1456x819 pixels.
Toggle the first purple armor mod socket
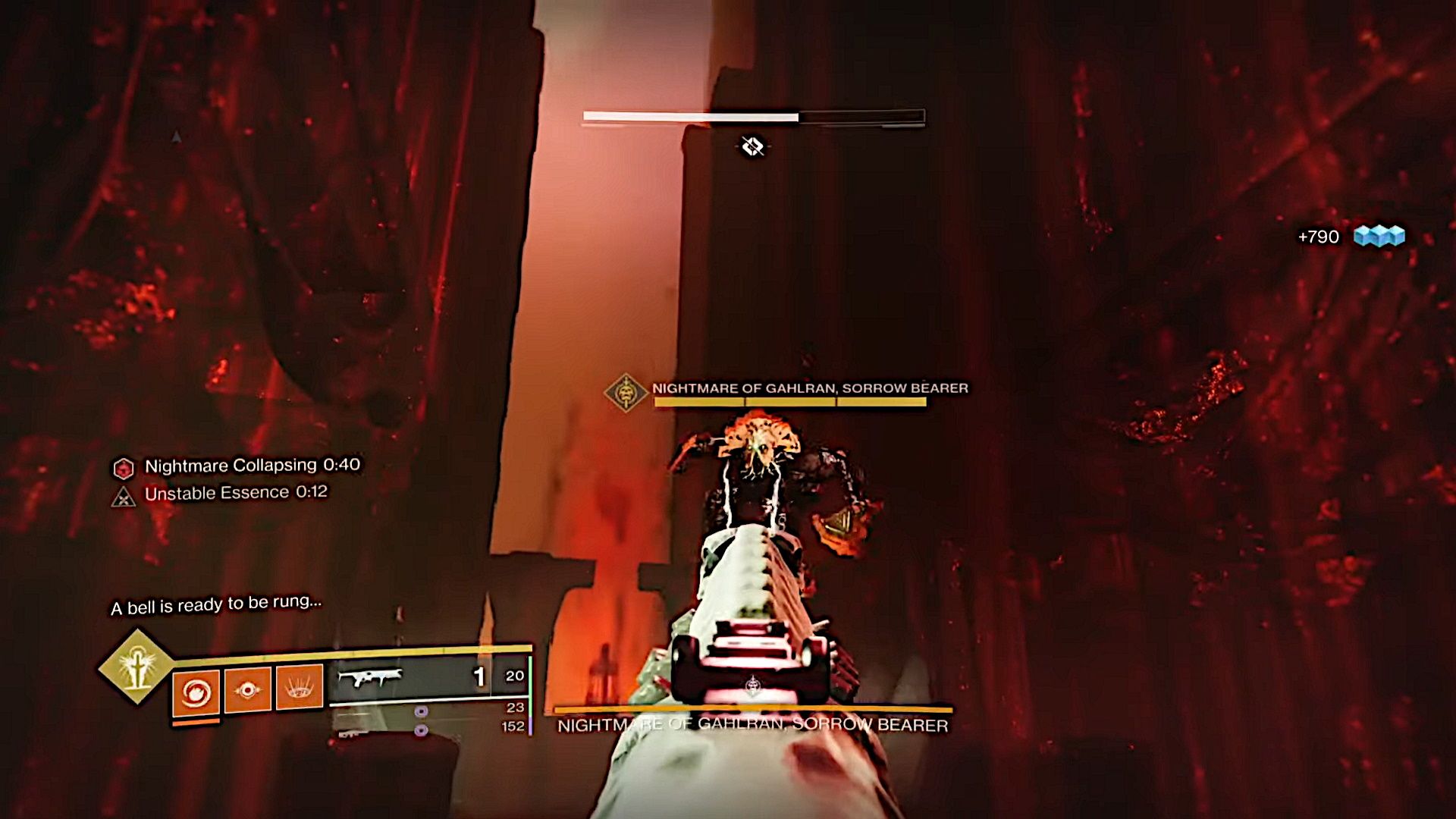pos(420,711)
